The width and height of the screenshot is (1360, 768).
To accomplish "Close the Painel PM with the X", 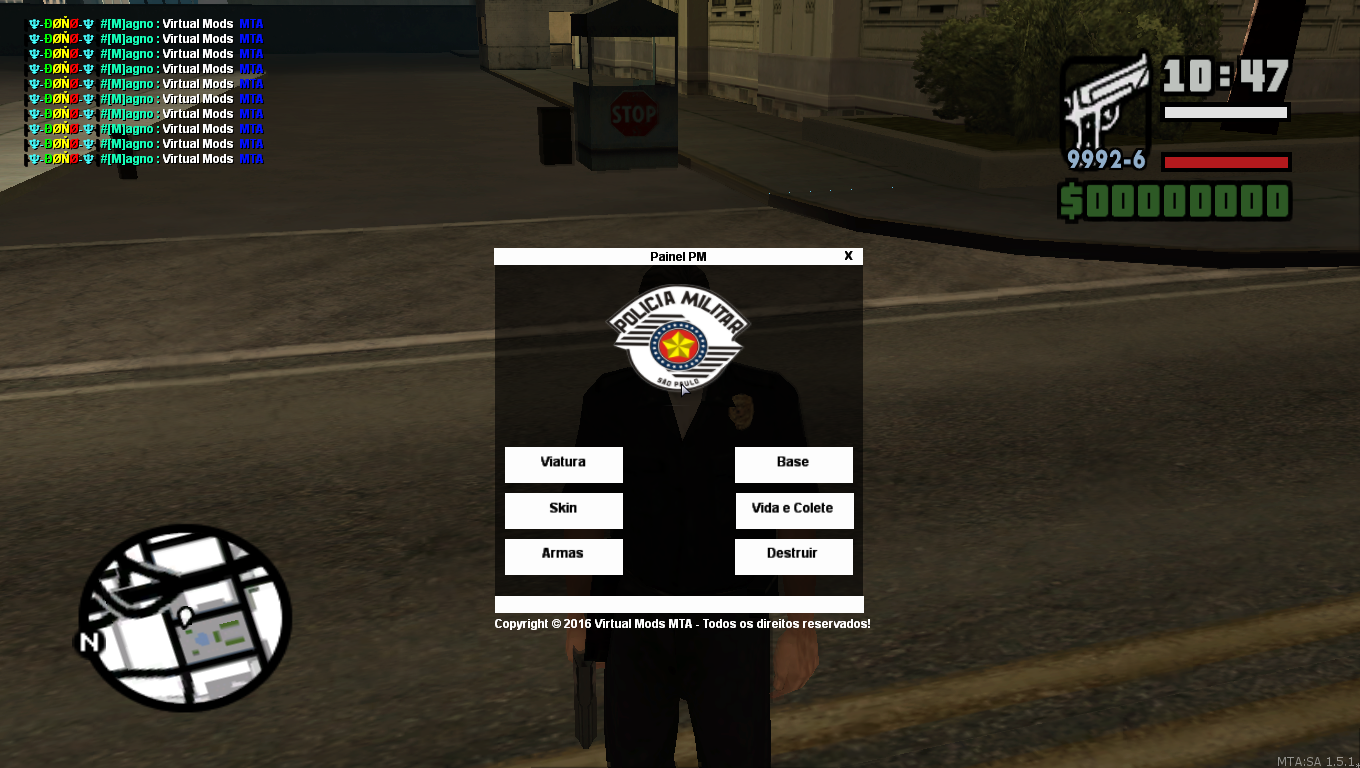I will click(x=848, y=256).
